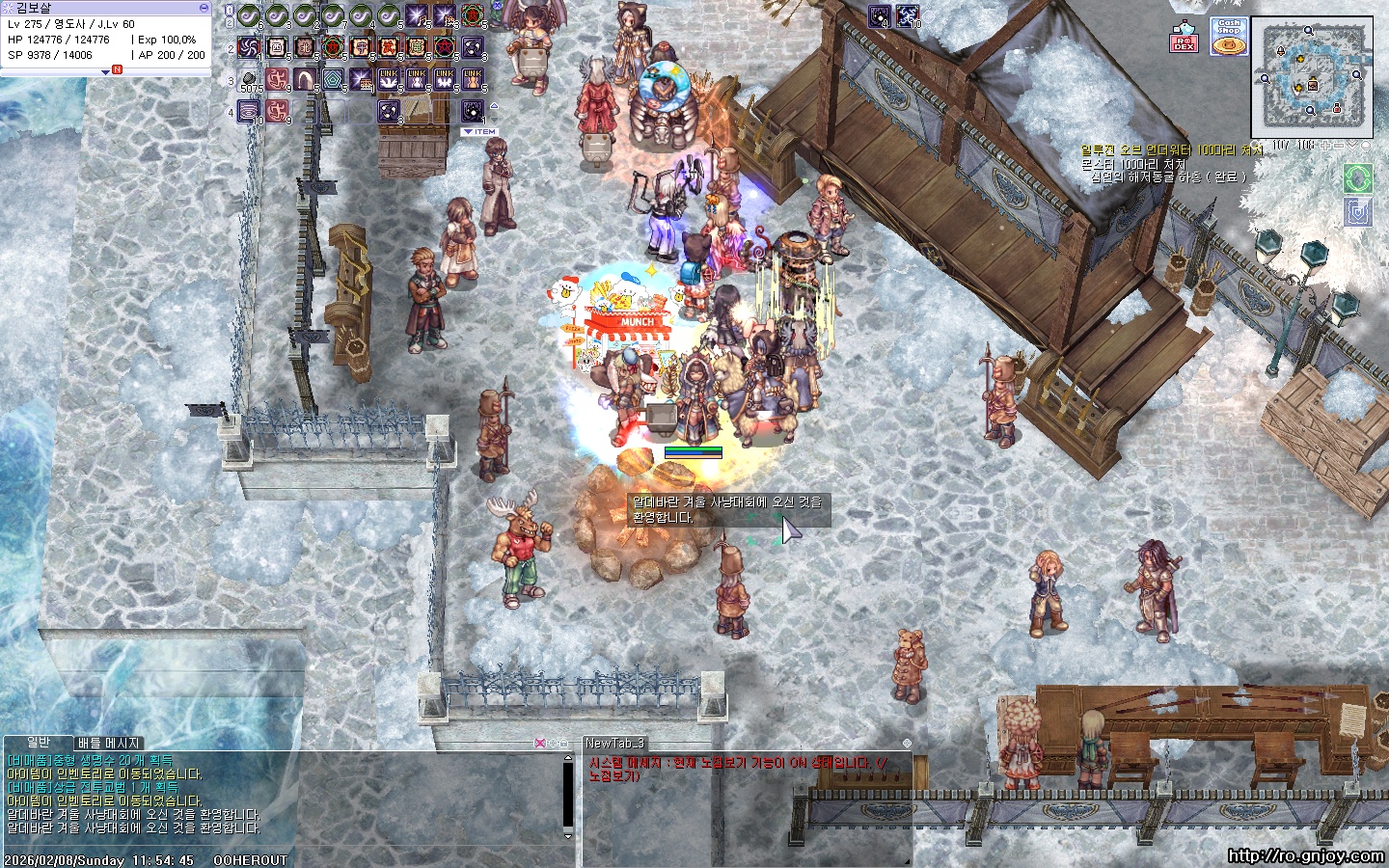Switch to the 일반 chat tab
This screenshot has width=1389, height=868.
[39, 743]
